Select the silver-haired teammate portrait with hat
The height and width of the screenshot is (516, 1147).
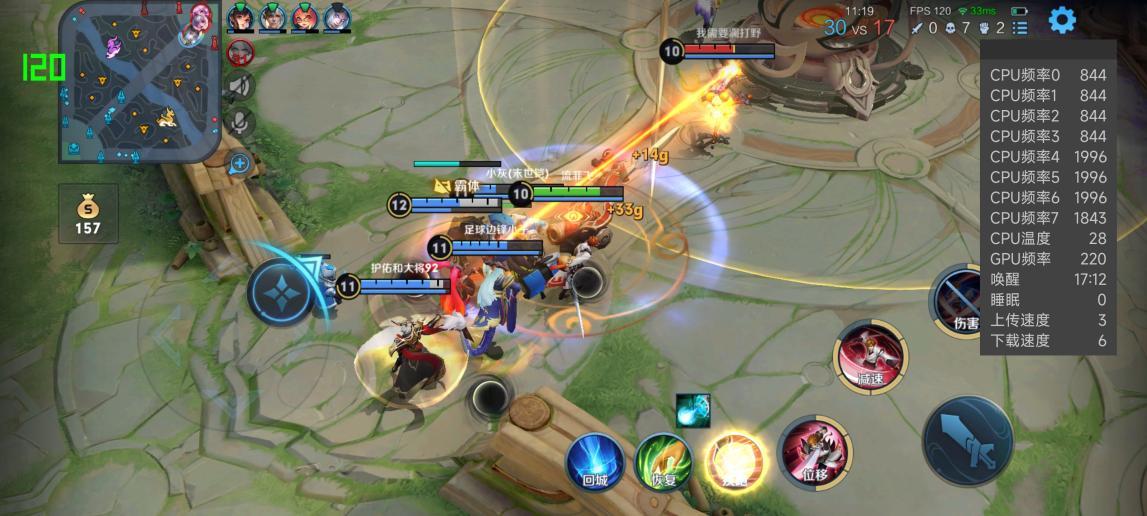337,17
